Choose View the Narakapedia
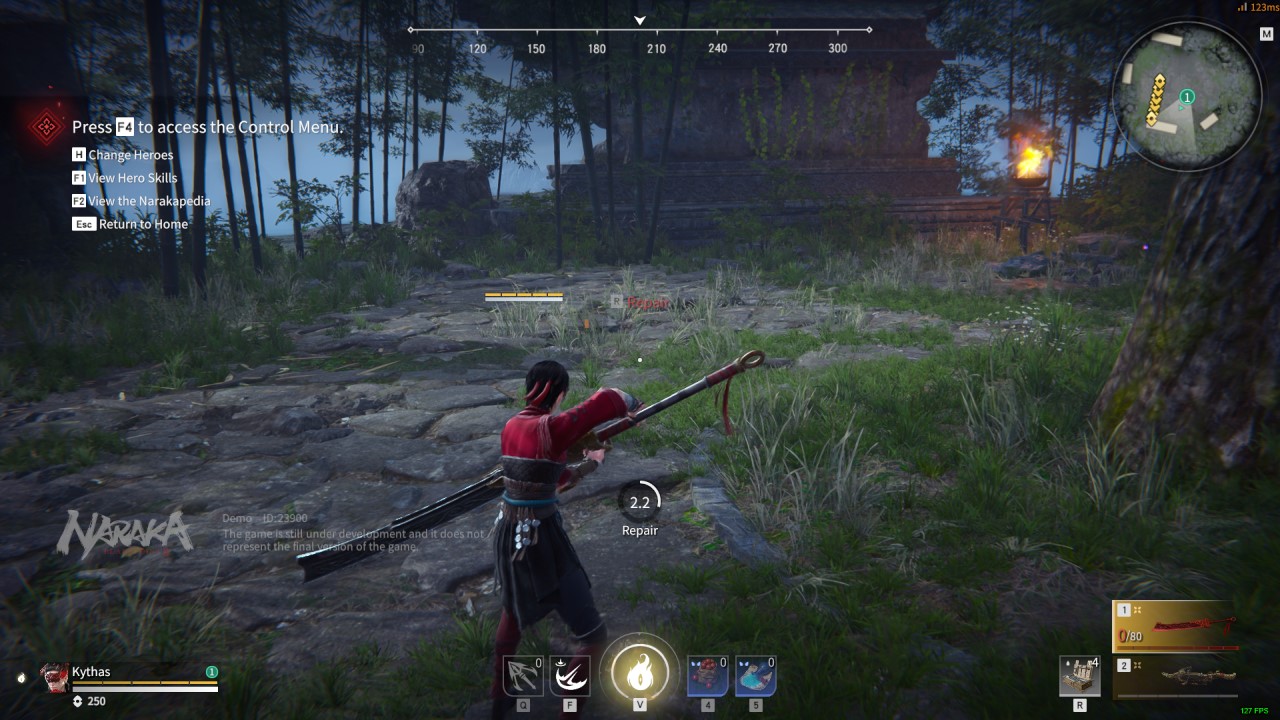1280x720 pixels. pos(149,201)
